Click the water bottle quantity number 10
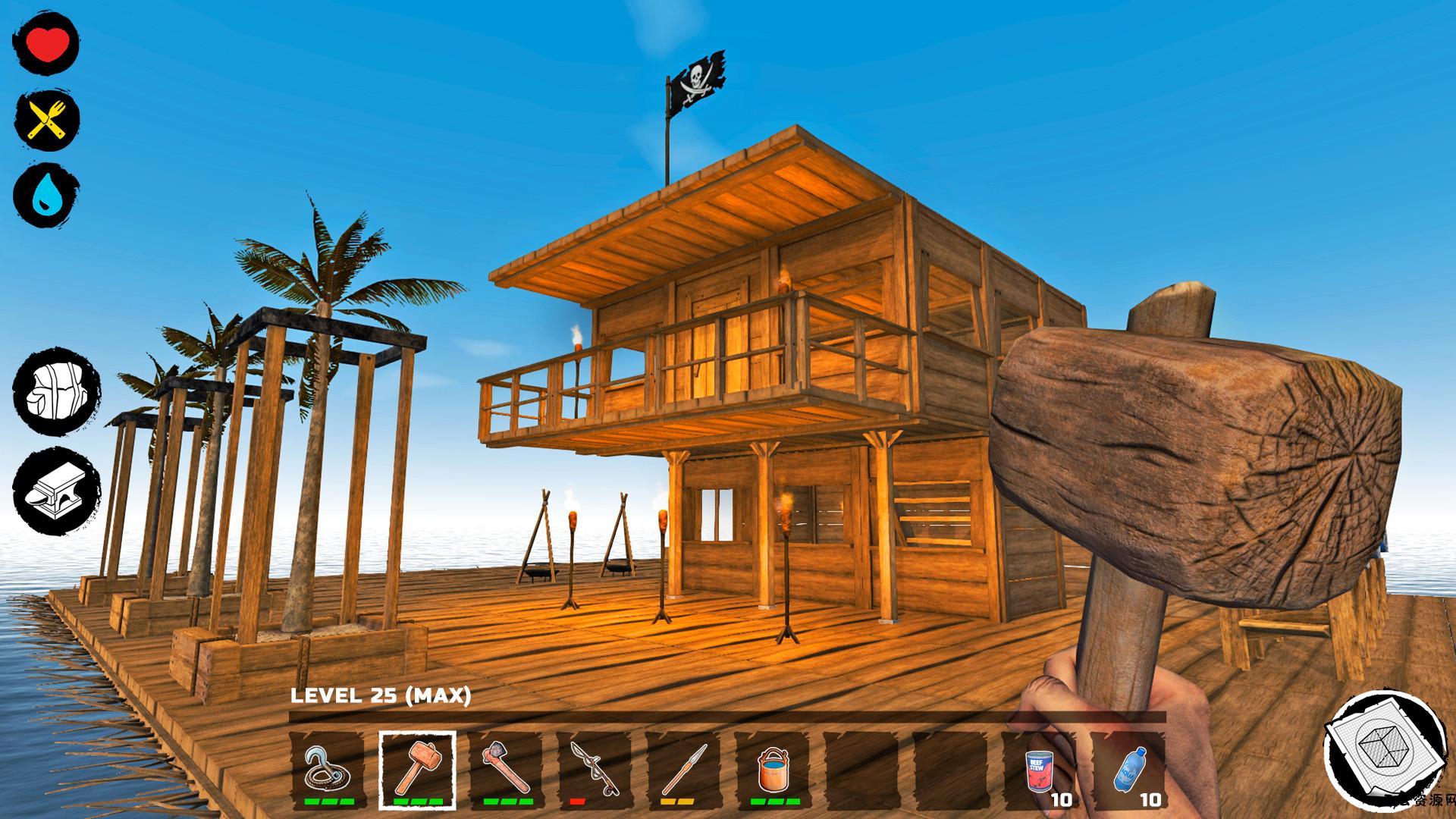 click(x=1151, y=799)
